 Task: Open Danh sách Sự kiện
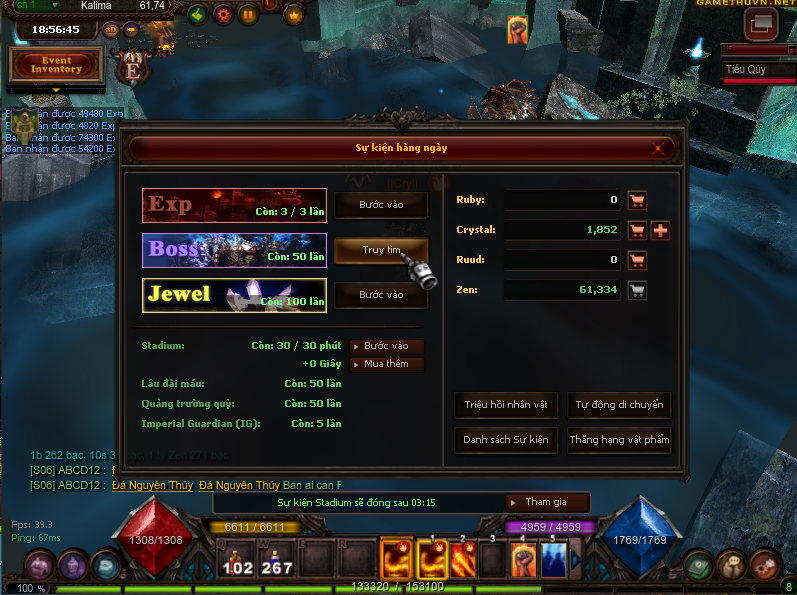[x=506, y=440]
